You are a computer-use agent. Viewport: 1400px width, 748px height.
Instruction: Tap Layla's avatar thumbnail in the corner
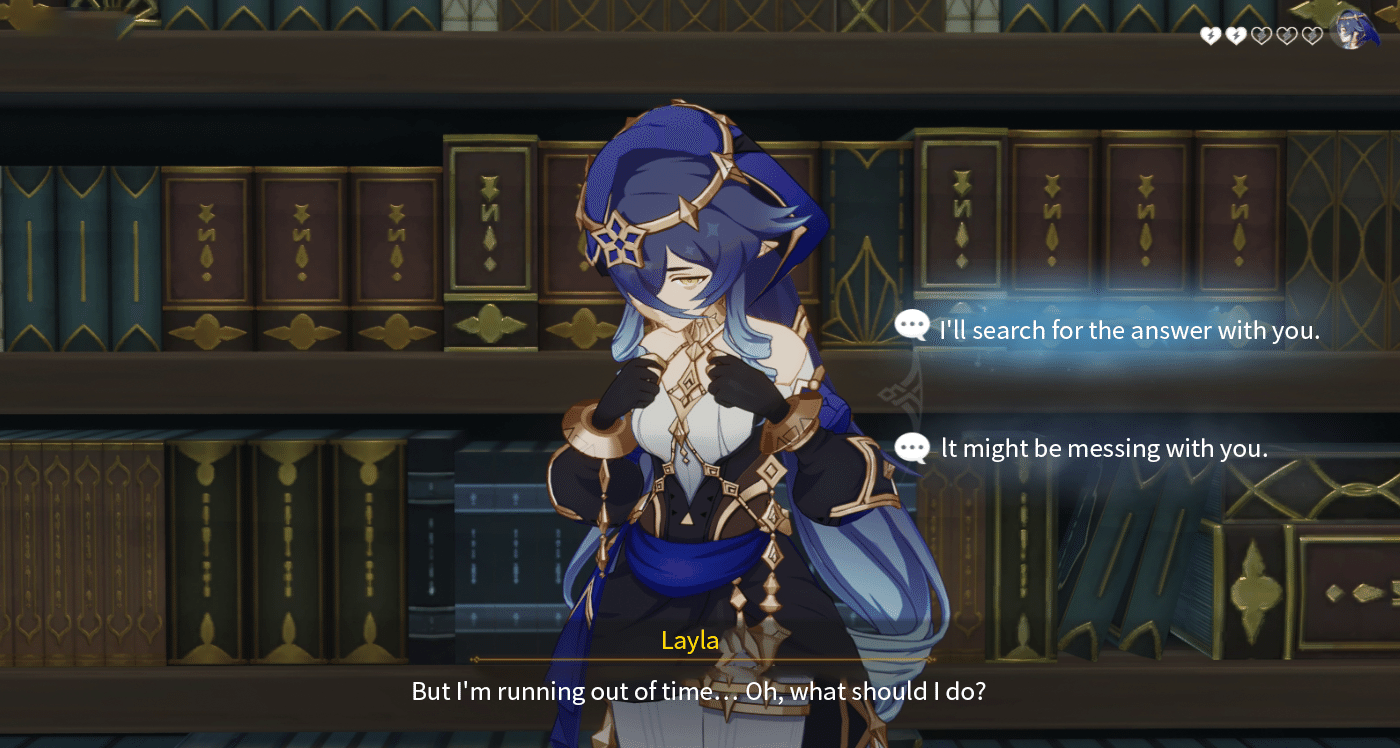coord(1353,33)
